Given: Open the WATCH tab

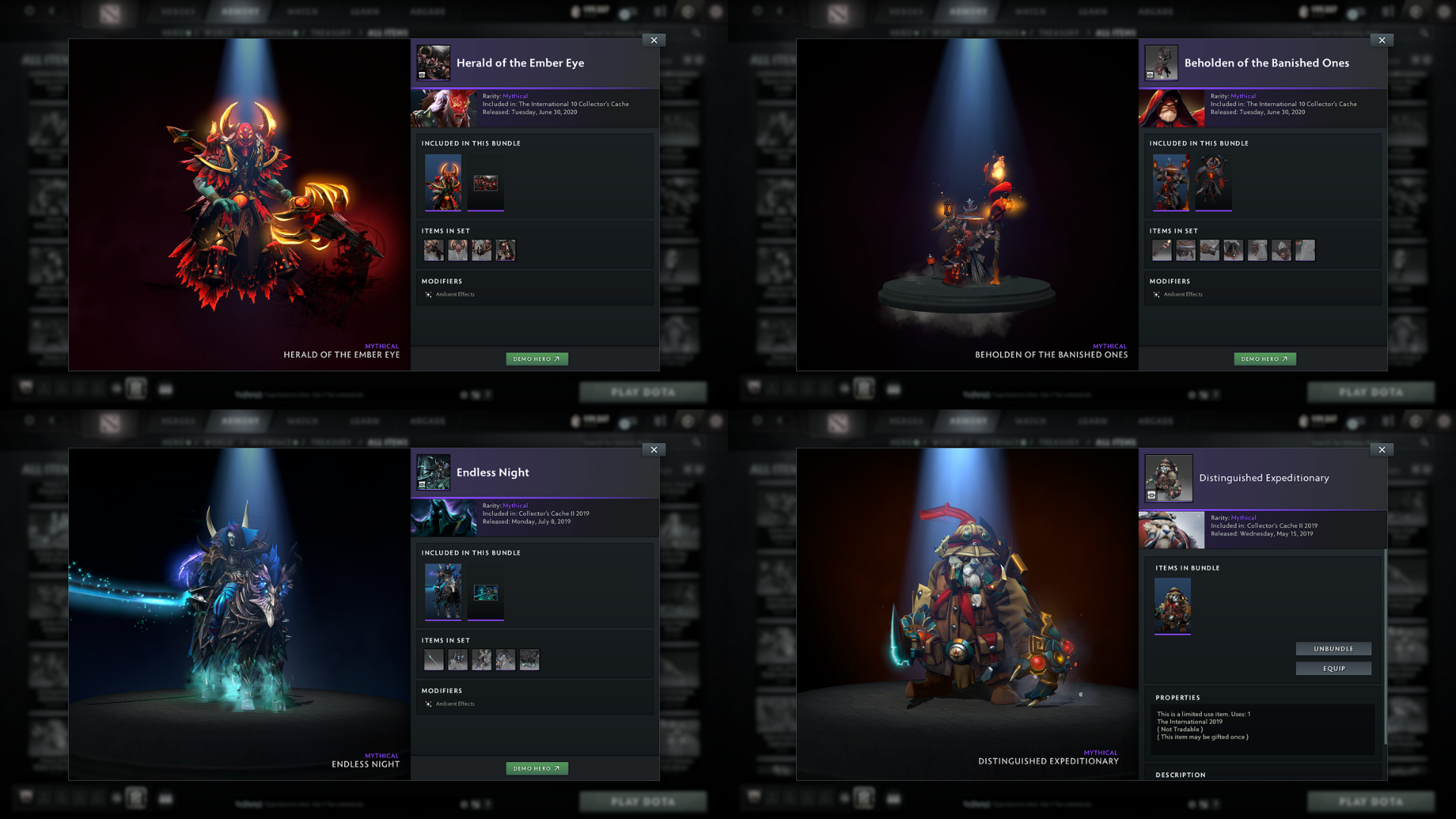Looking at the screenshot, I should [x=302, y=11].
